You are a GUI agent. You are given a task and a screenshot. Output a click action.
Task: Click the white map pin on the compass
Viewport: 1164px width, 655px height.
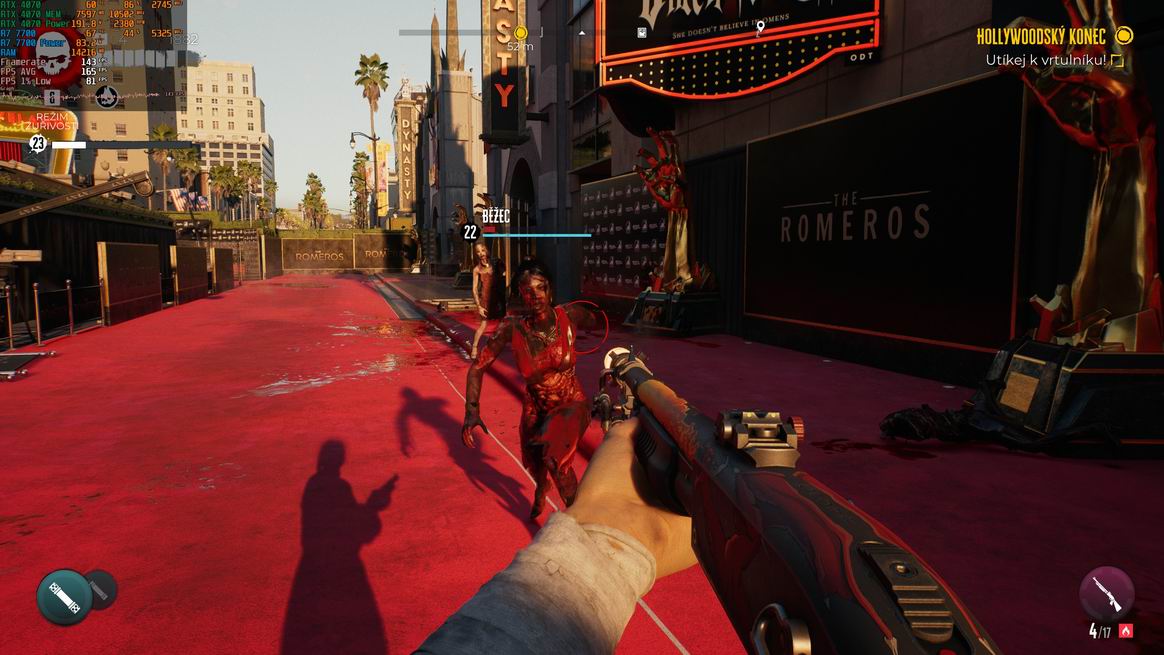pyautogui.click(x=760, y=27)
